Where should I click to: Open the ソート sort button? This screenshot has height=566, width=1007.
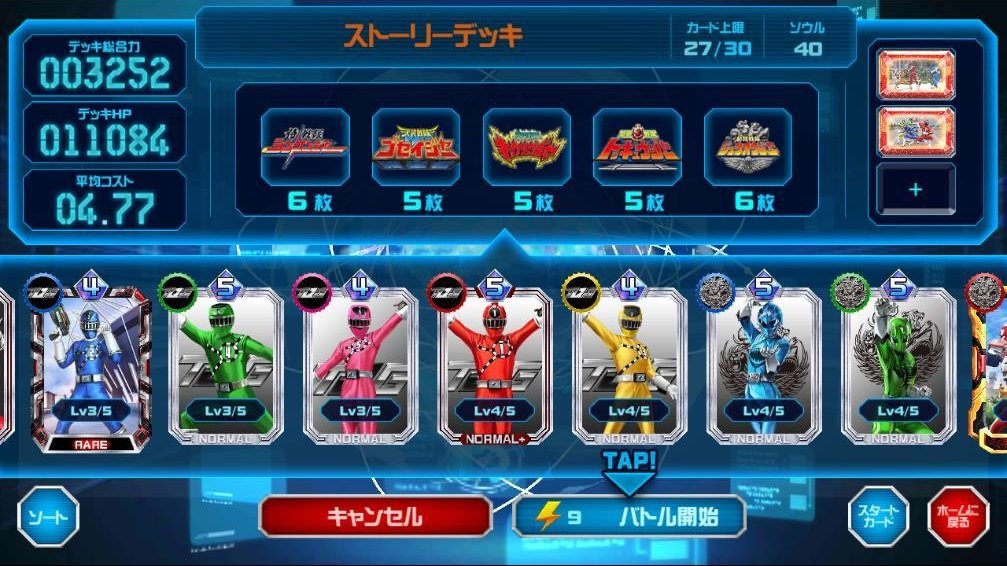48,517
